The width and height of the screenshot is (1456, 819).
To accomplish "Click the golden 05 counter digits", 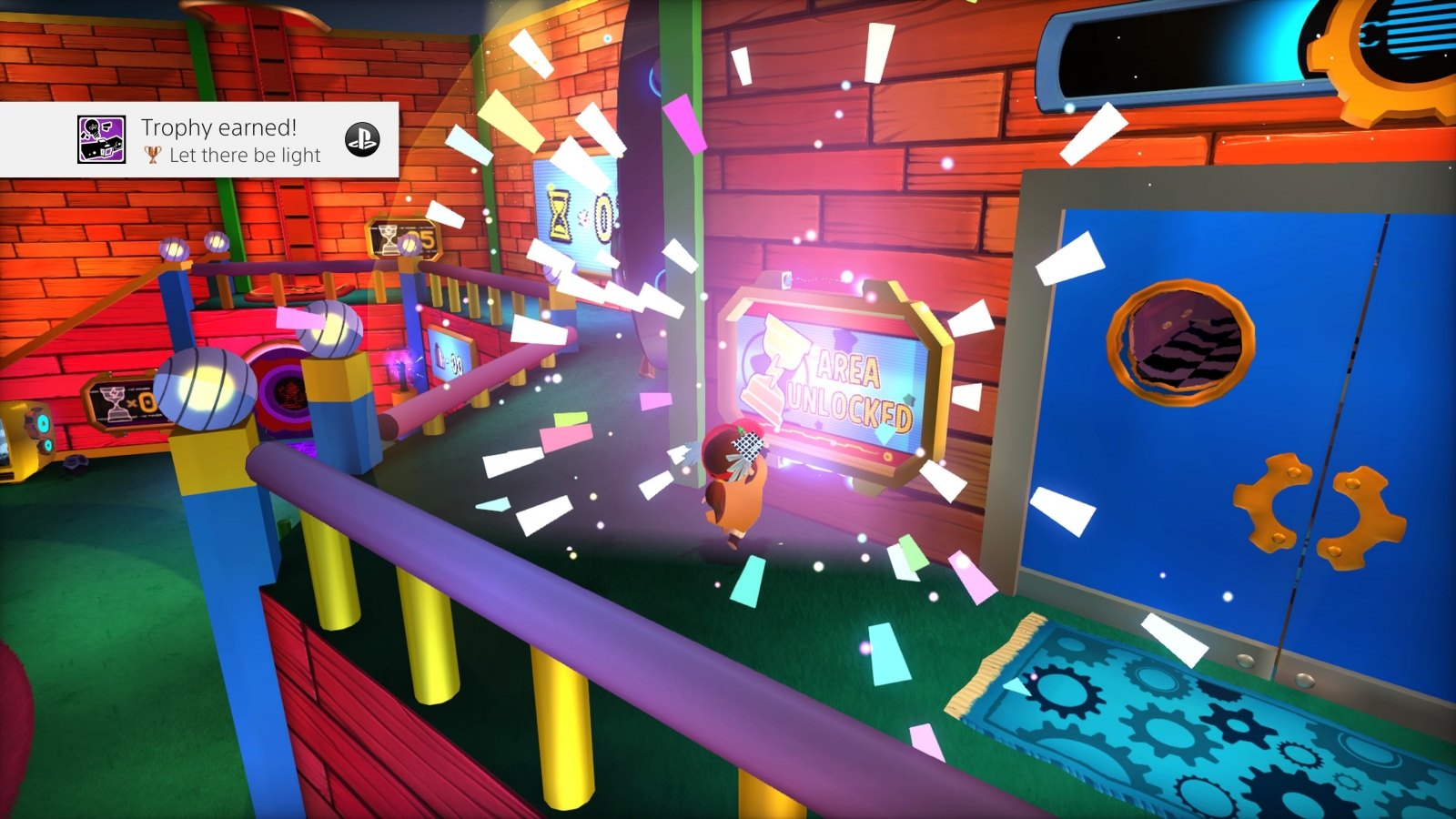I will pos(423,238).
